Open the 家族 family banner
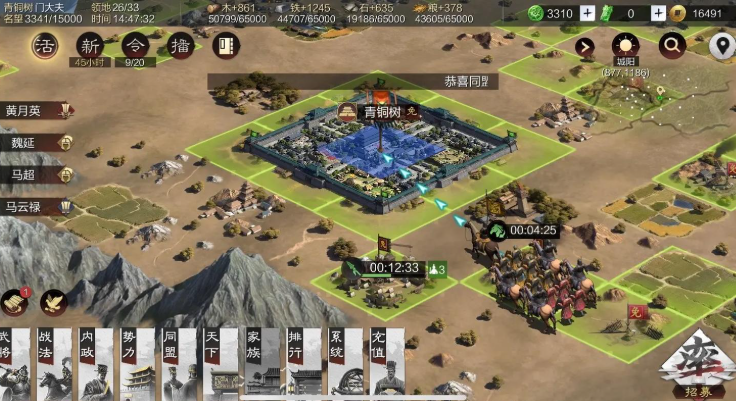Image resolution: width=736 pixels, height=401 pixels. point(259,363)
